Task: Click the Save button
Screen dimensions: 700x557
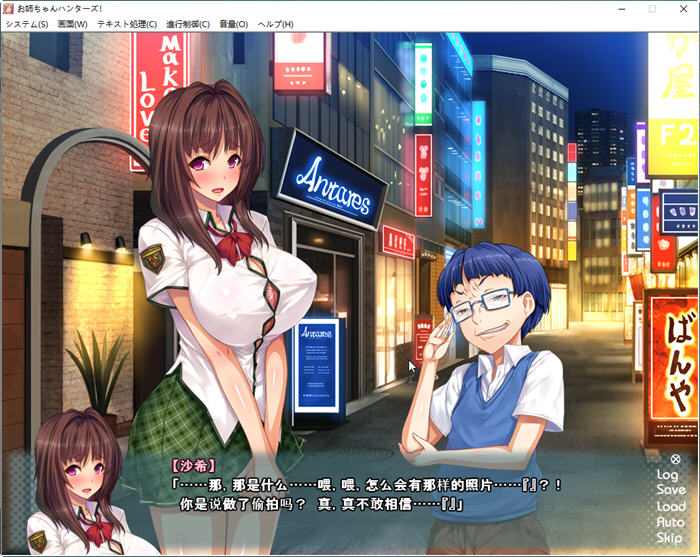Action: point(671,491)
